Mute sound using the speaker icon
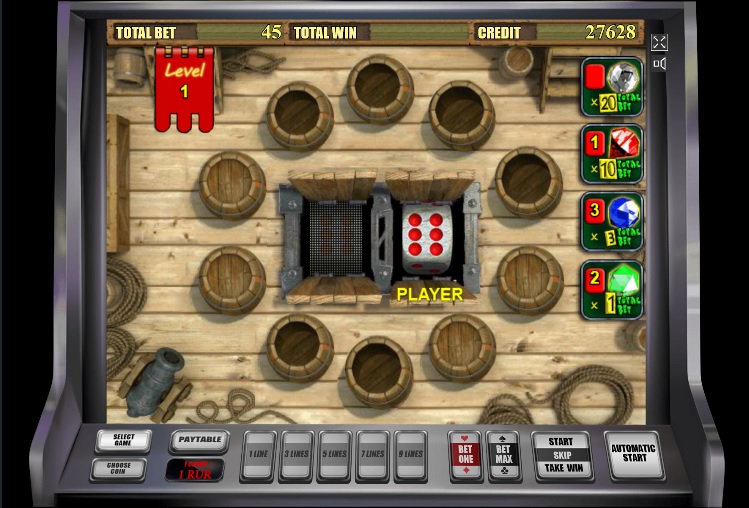 click(659, 64)
